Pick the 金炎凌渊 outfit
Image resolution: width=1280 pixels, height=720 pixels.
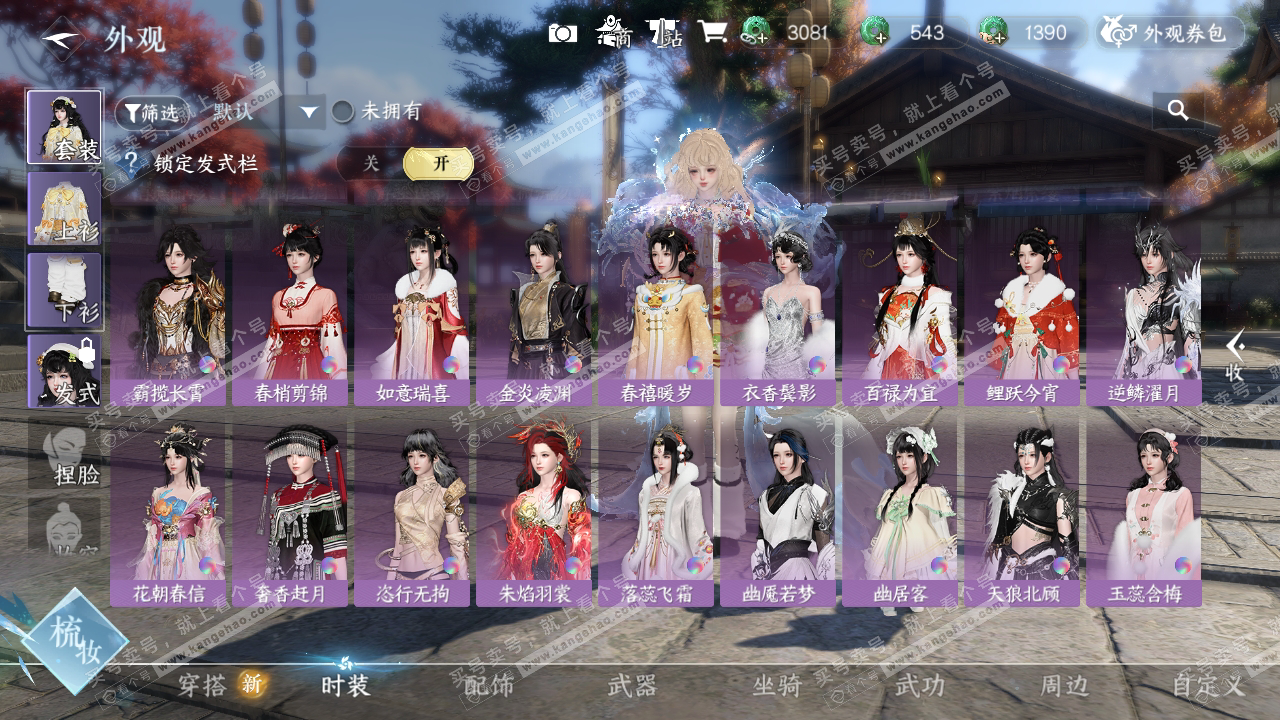(x=534, y=315)
